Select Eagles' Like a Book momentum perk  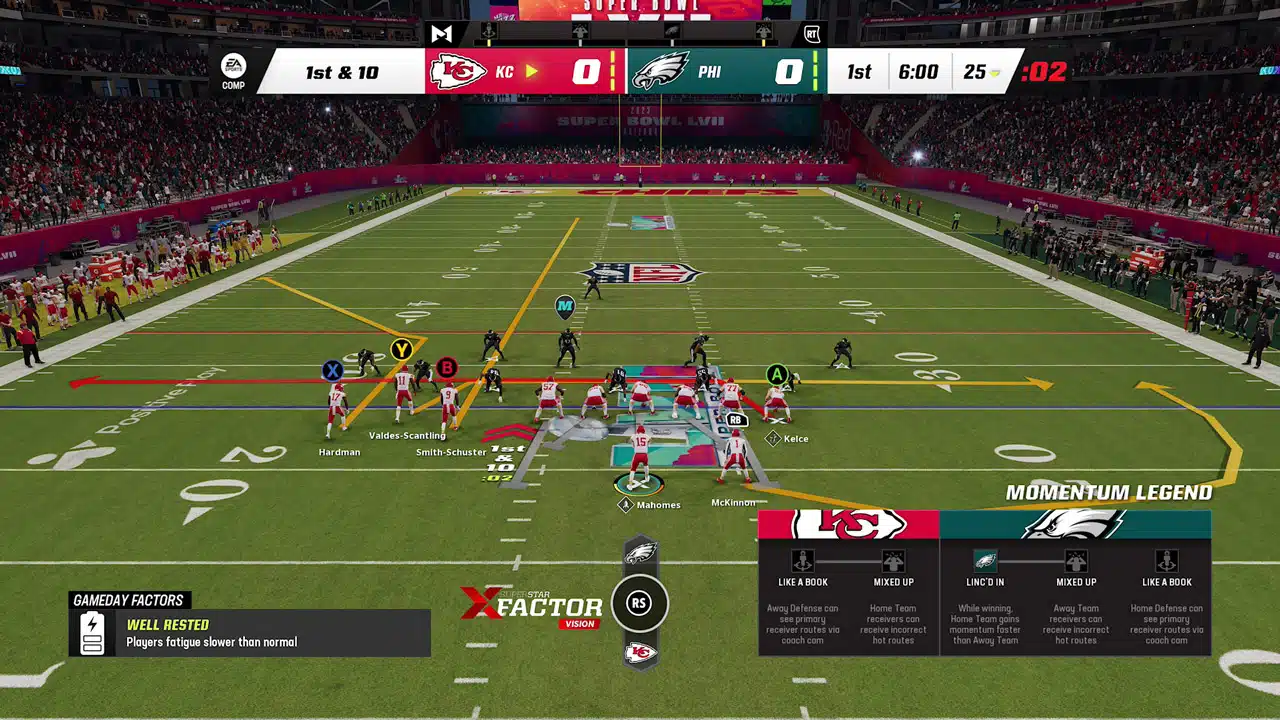pyautogui.click(x=1166, y=561)
